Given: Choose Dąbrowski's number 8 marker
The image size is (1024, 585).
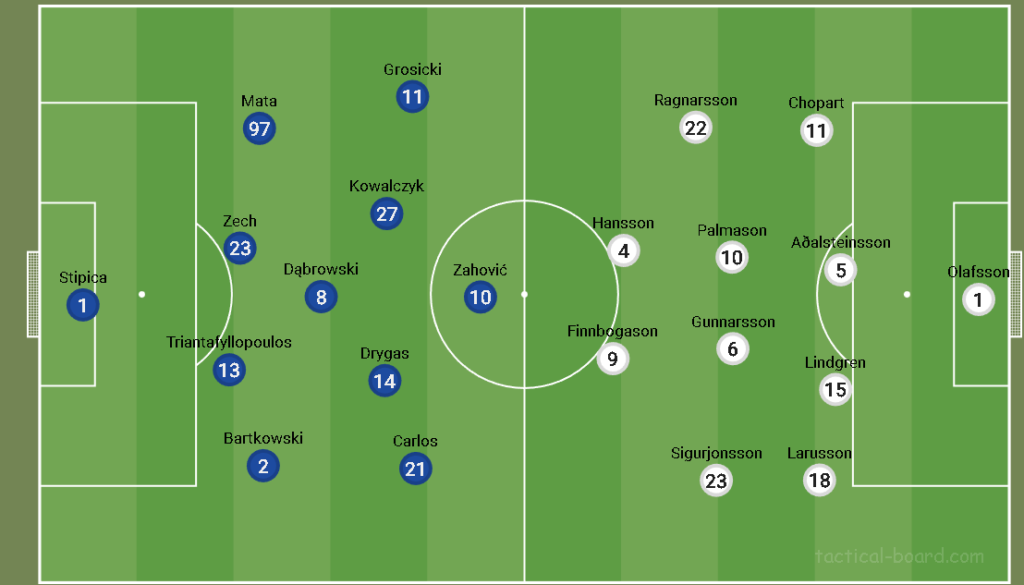Looking at the screenshot, I should pyautogui.click(x=321, y=297).
